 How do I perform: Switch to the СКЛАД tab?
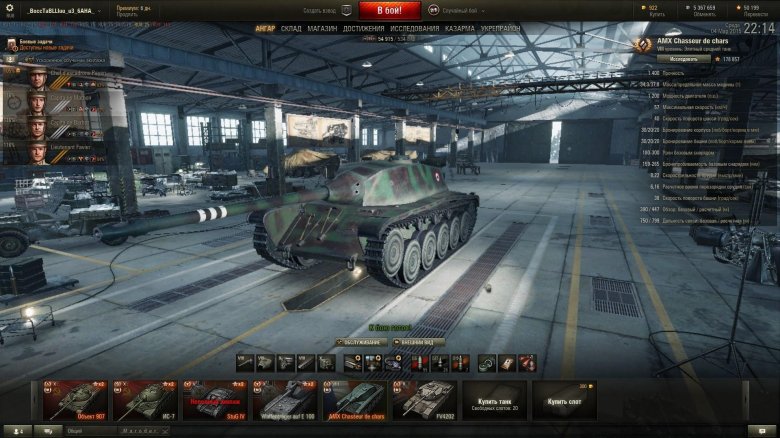pyautogui.click(x=291, y=29)
